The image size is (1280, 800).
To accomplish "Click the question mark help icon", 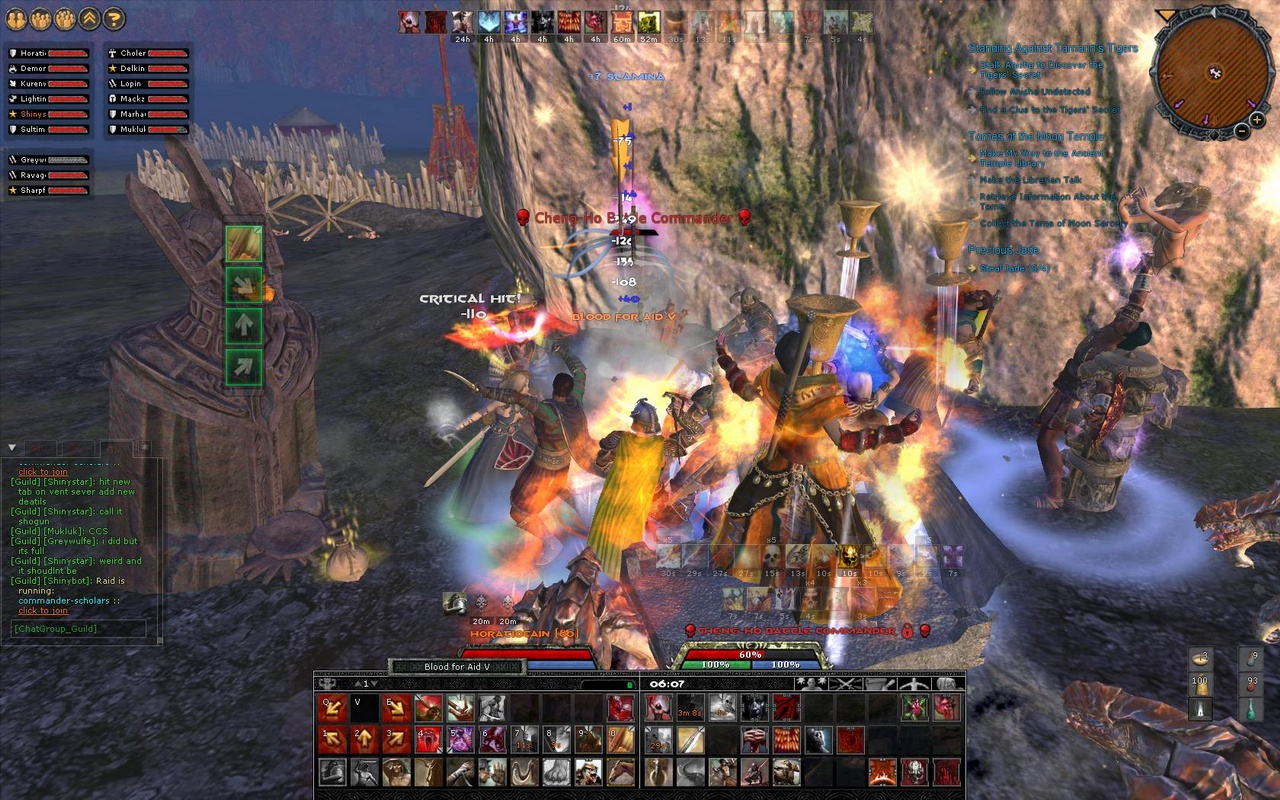I will pyautogui.click(x=116, y=16).
